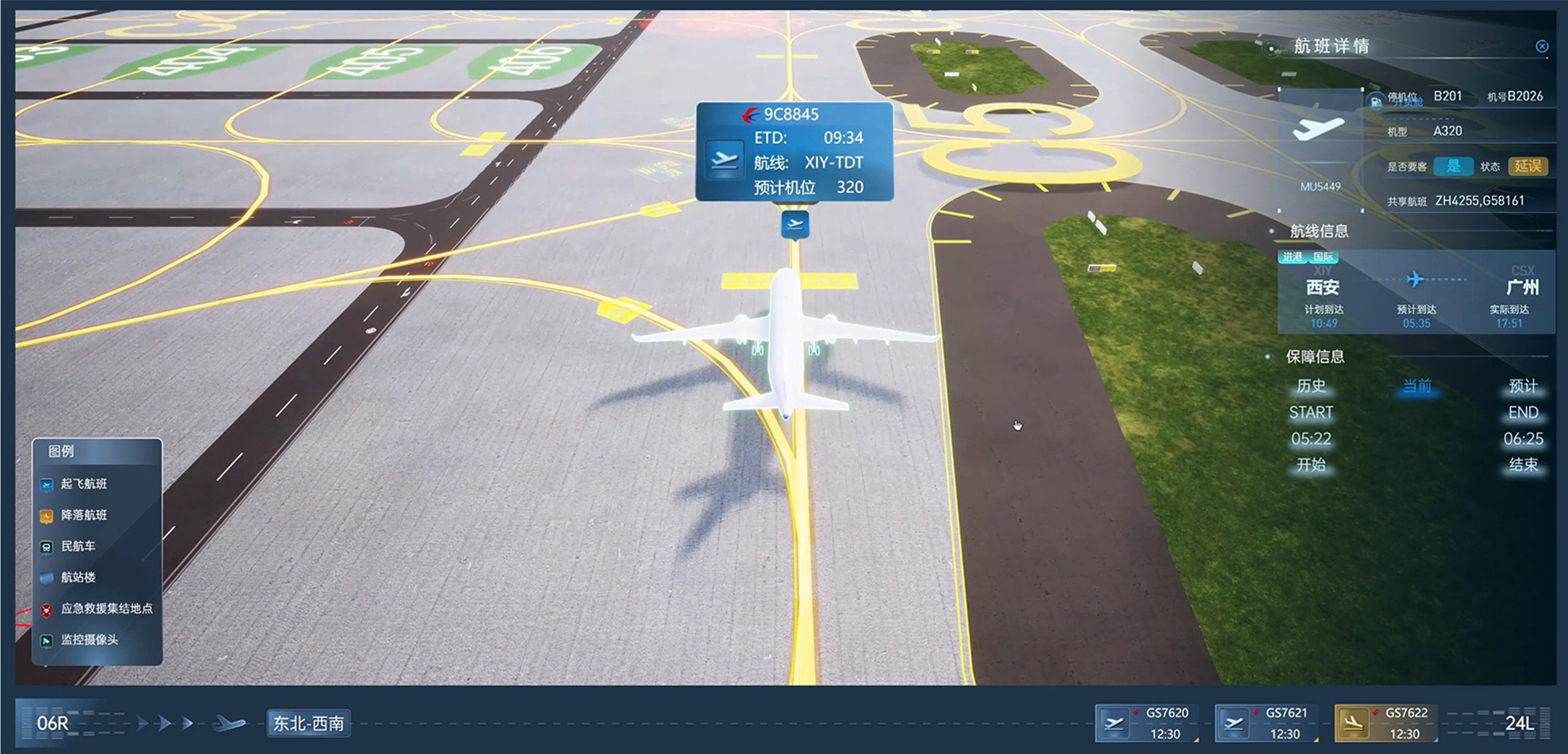Select flight GS7621 in runway queue

(1266, 723)
